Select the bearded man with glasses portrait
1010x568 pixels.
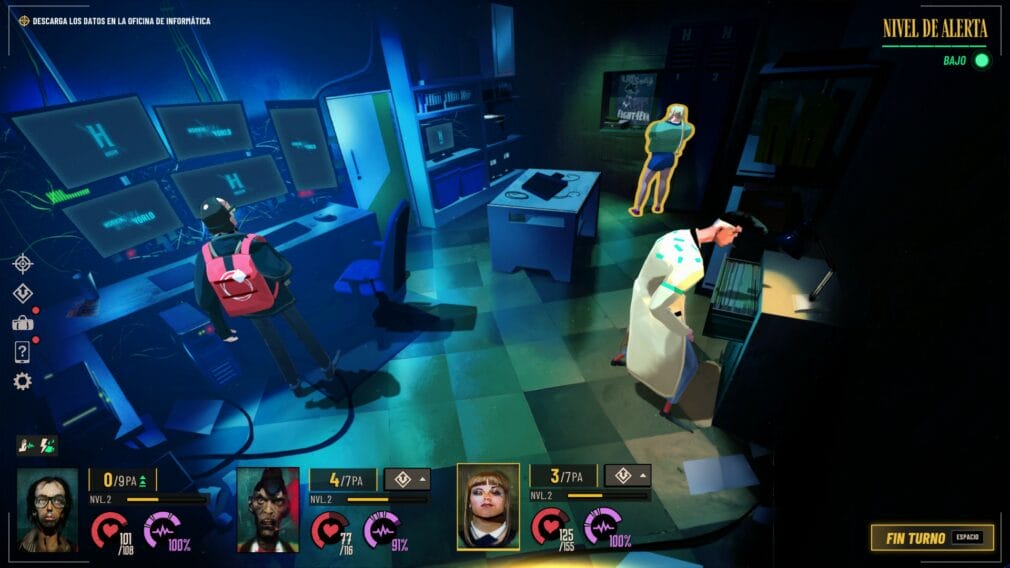pos(47,510)
